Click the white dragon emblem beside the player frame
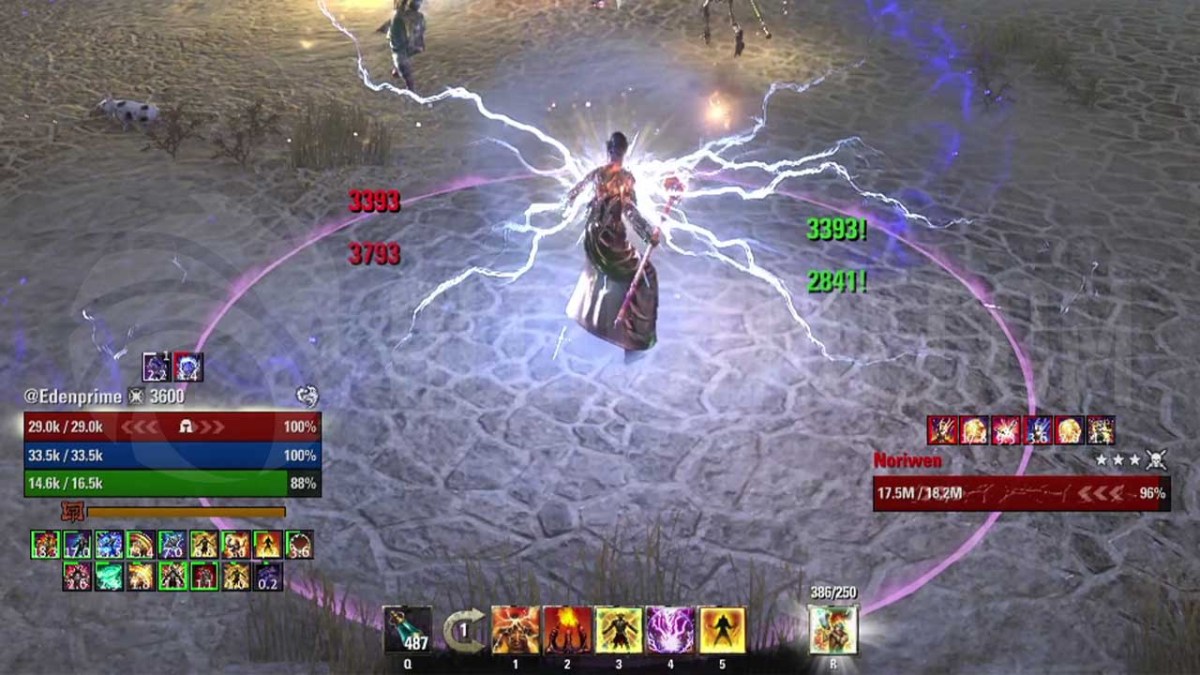Screen dimensions: 1200x675 click(307, 396)
